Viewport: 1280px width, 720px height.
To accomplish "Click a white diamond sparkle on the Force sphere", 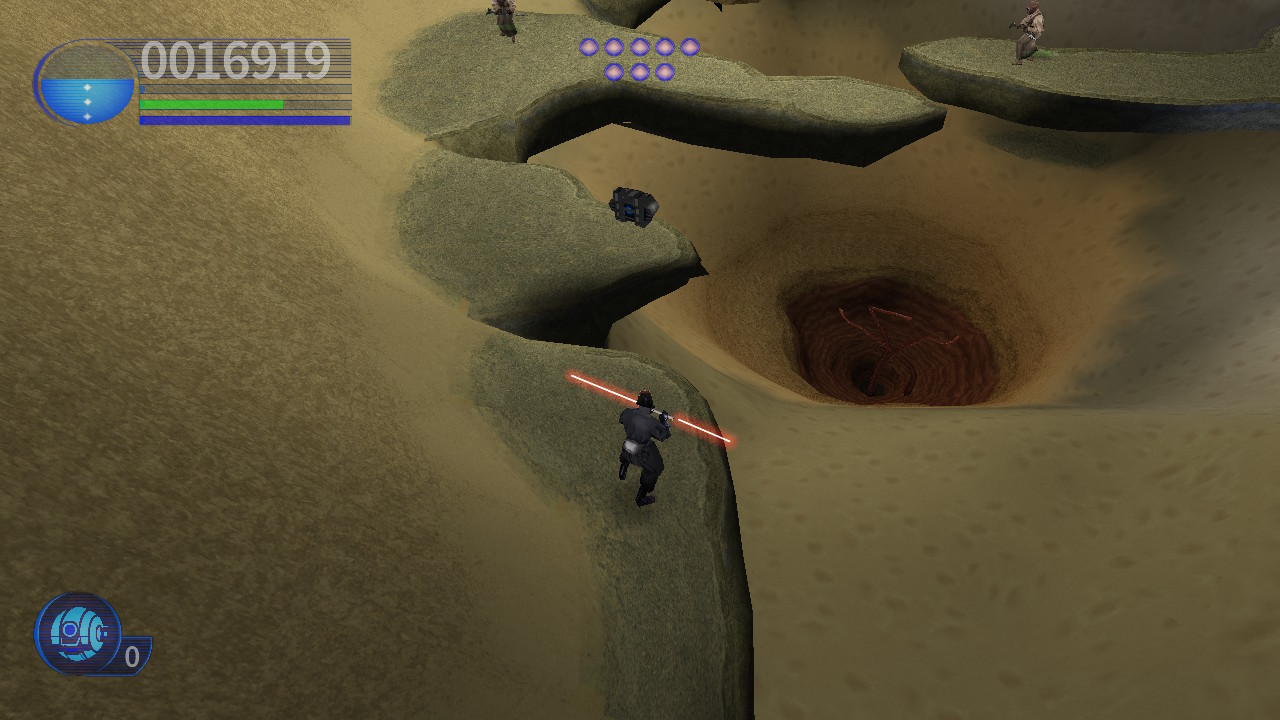I will (87, 100).
